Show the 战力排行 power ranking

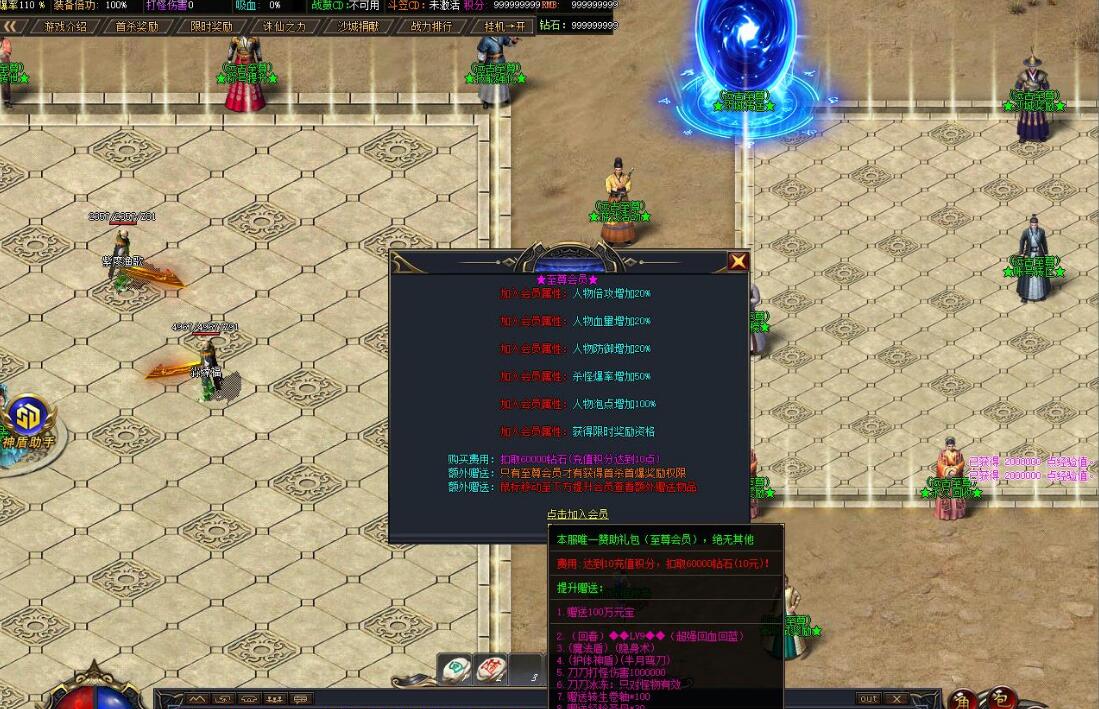click(431, 27)
